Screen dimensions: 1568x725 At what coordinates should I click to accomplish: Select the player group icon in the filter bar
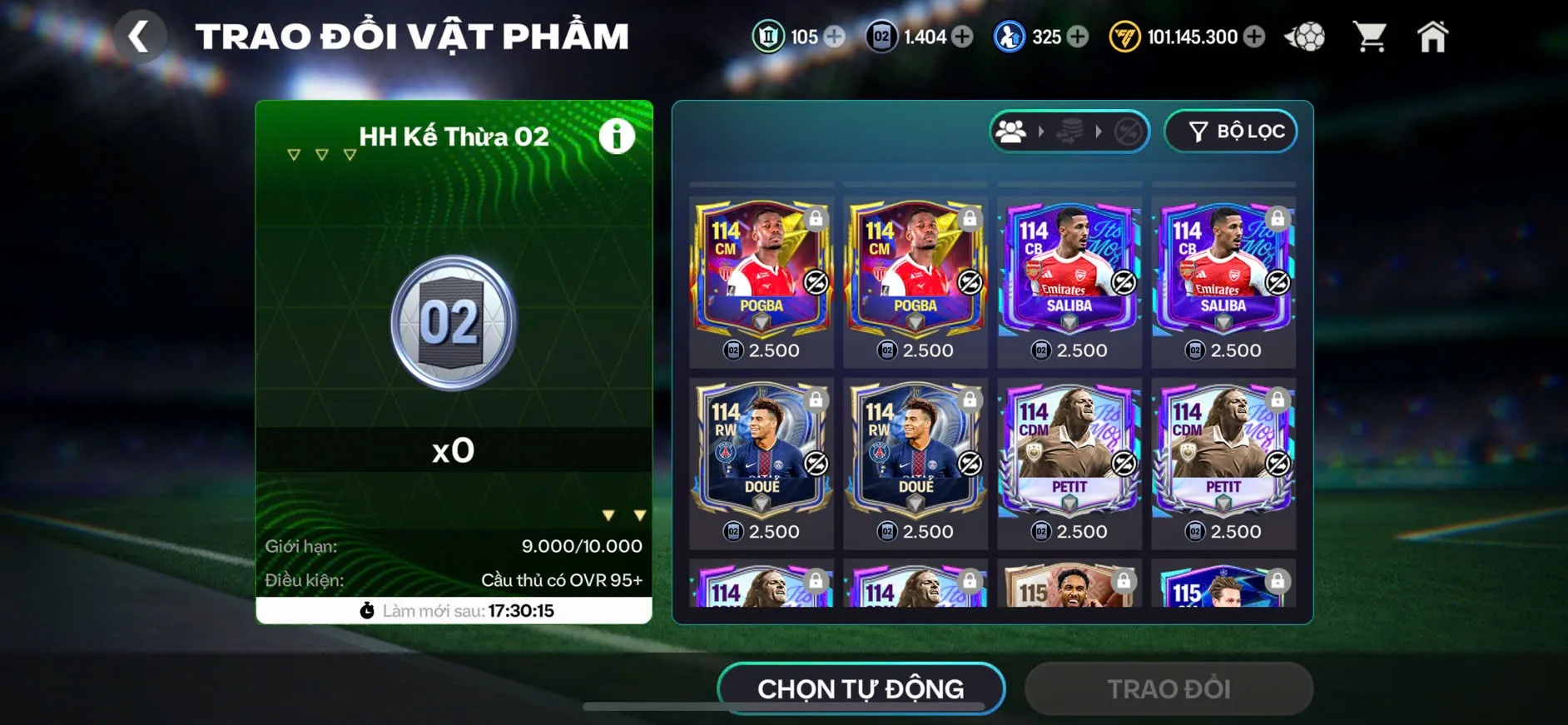point(1012,131)
